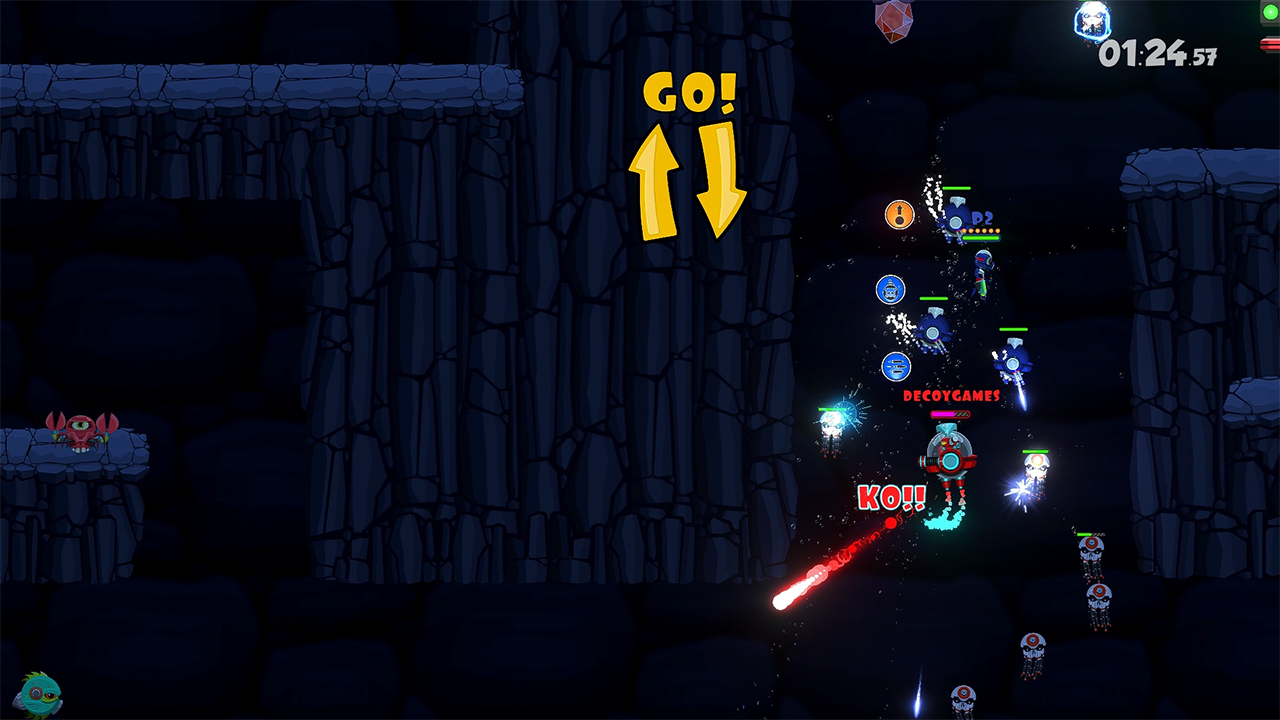
Task: Click the blue crown badge power-up icon
Action: tap(890, 290)
